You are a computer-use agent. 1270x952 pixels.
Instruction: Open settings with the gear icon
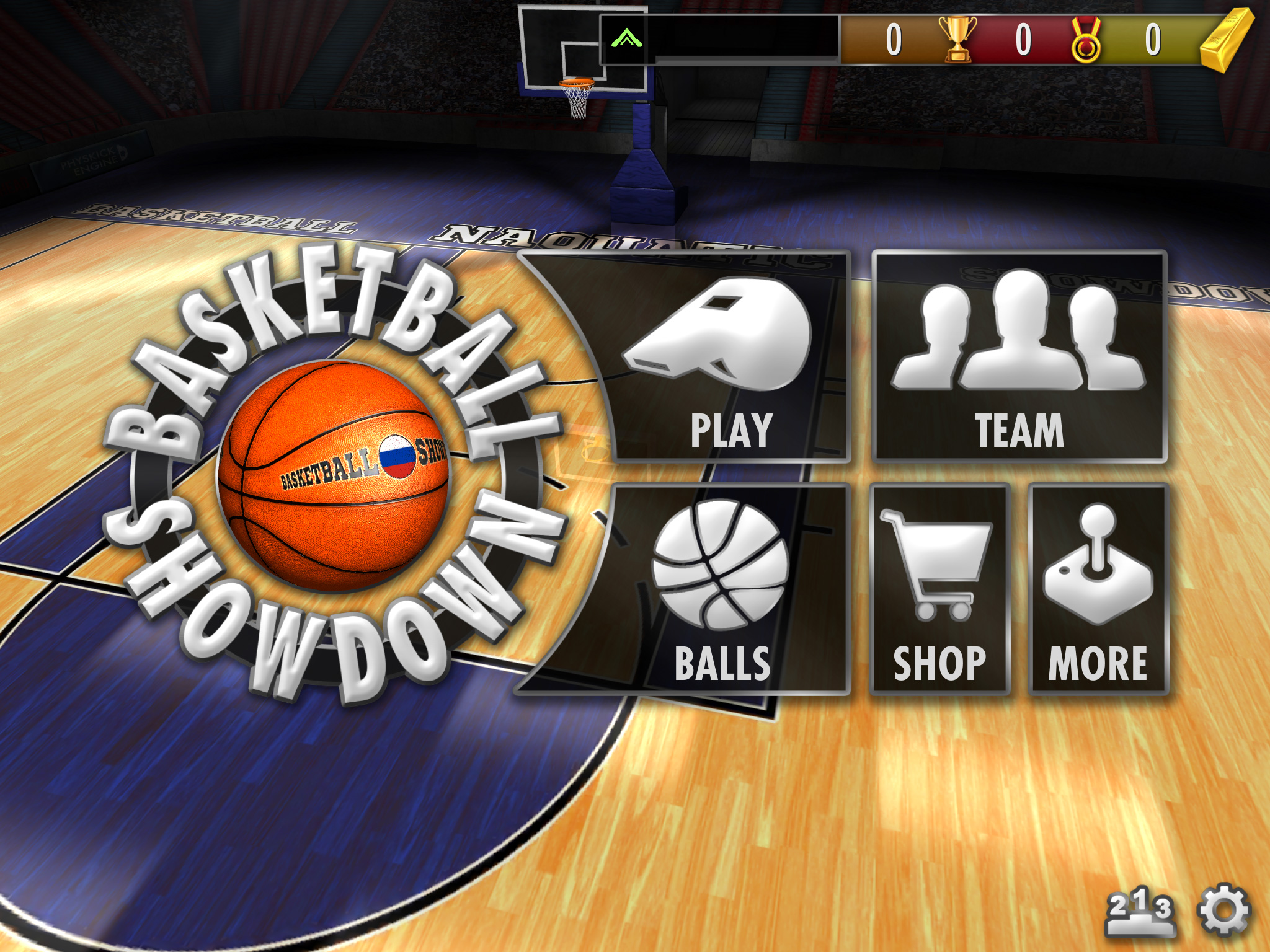click(x=1224, y=909)
